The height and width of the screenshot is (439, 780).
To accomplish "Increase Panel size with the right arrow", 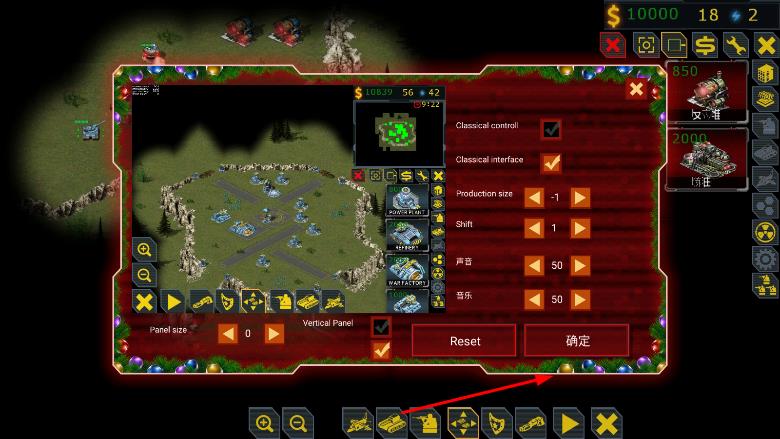I will pos(274,333).
